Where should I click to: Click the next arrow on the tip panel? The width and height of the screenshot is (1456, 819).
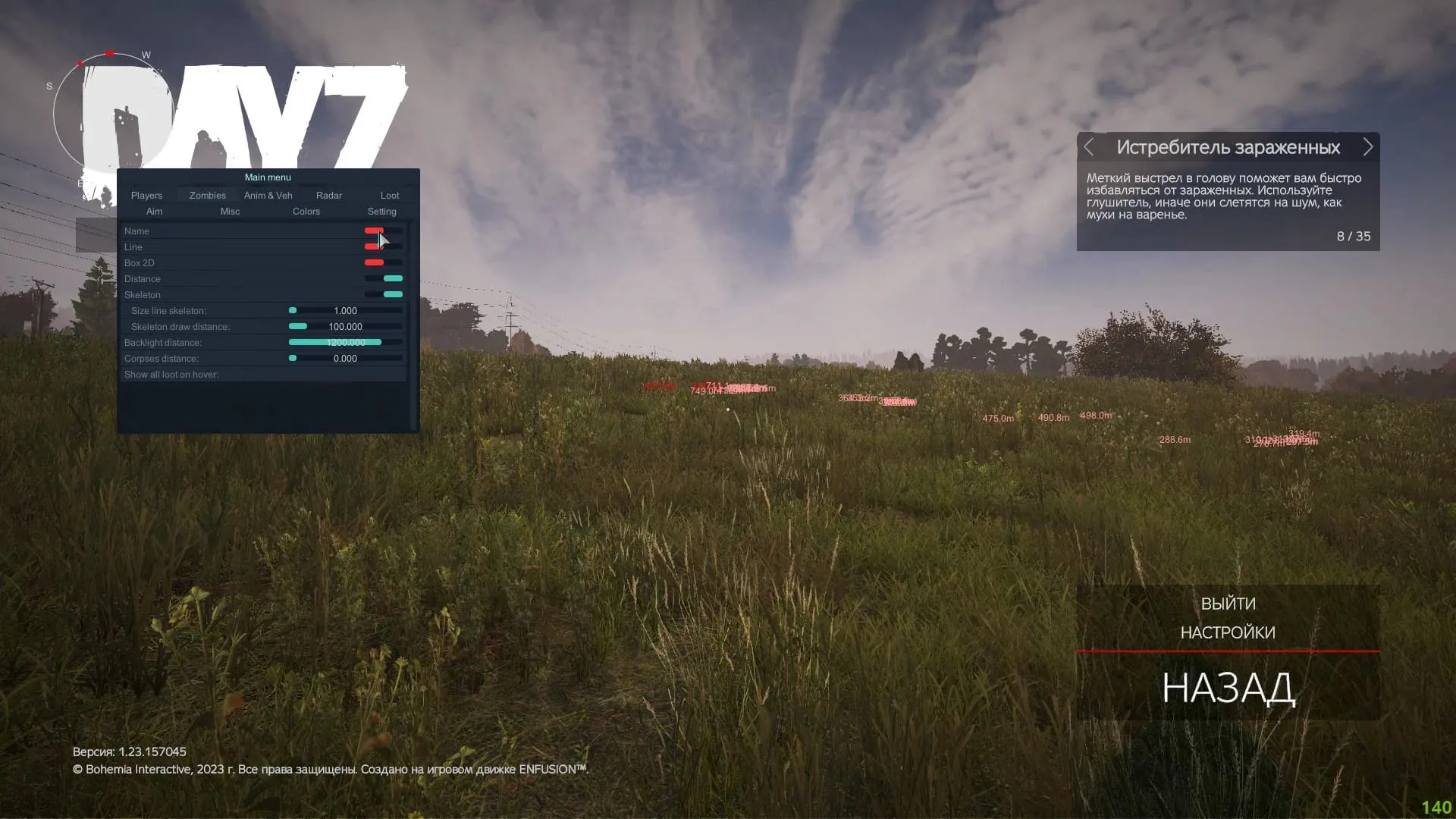pyautogui.click(x=1368, y=147)
